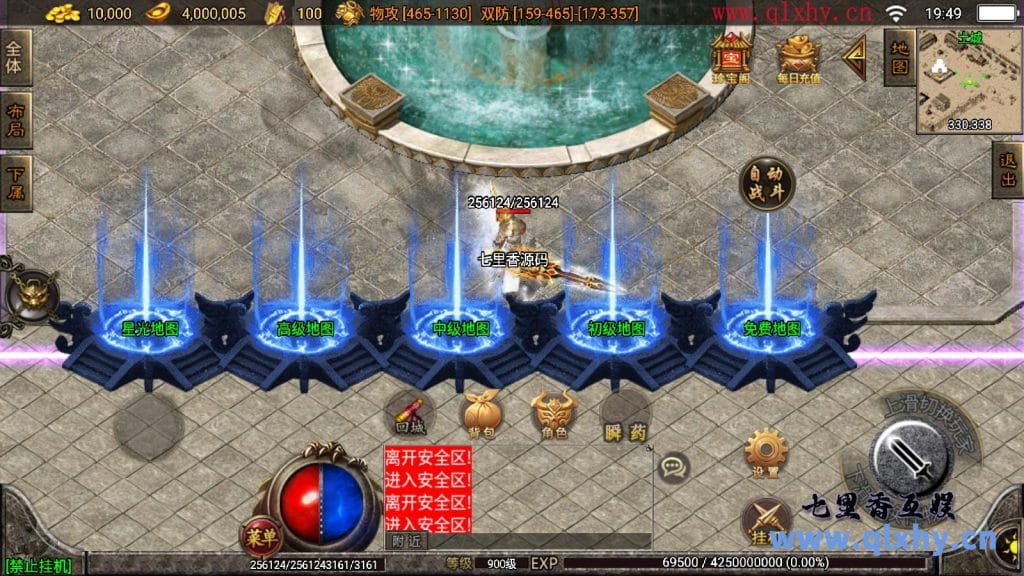Open the chat speech bubble icon
Image resolution: width=1024 pixels, height=576 pixels.
674,465
